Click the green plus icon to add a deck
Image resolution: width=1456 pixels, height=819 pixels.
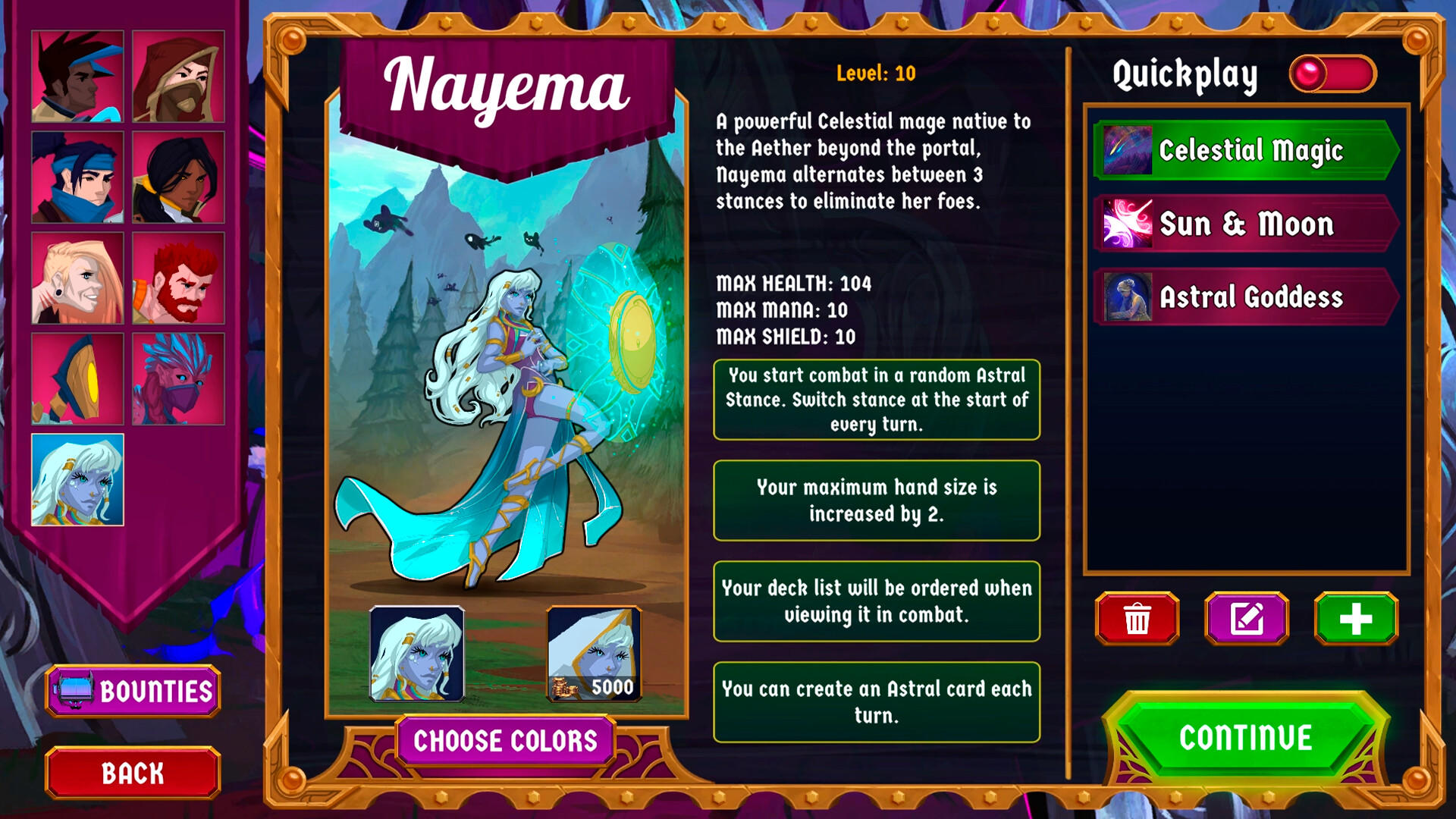1357,618
